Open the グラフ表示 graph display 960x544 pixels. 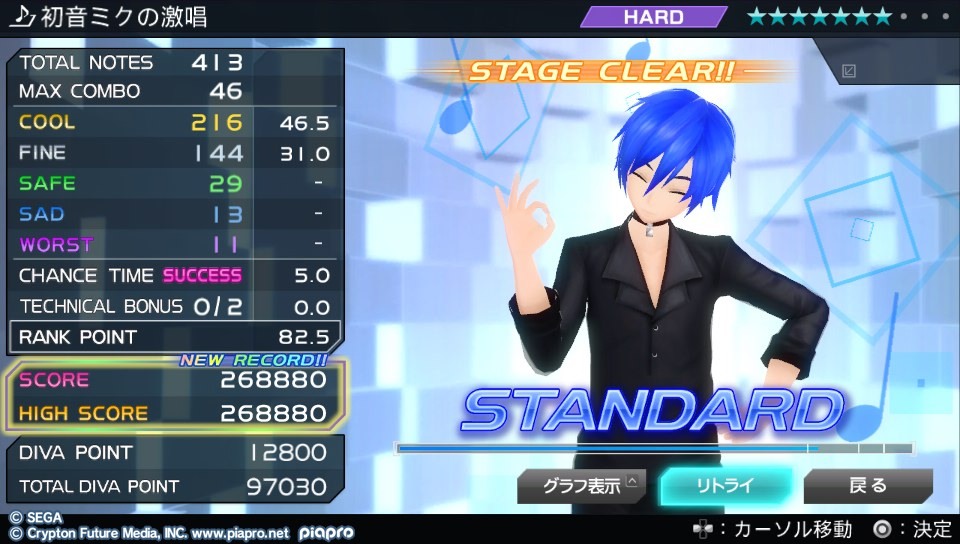(x=581, y=487)
